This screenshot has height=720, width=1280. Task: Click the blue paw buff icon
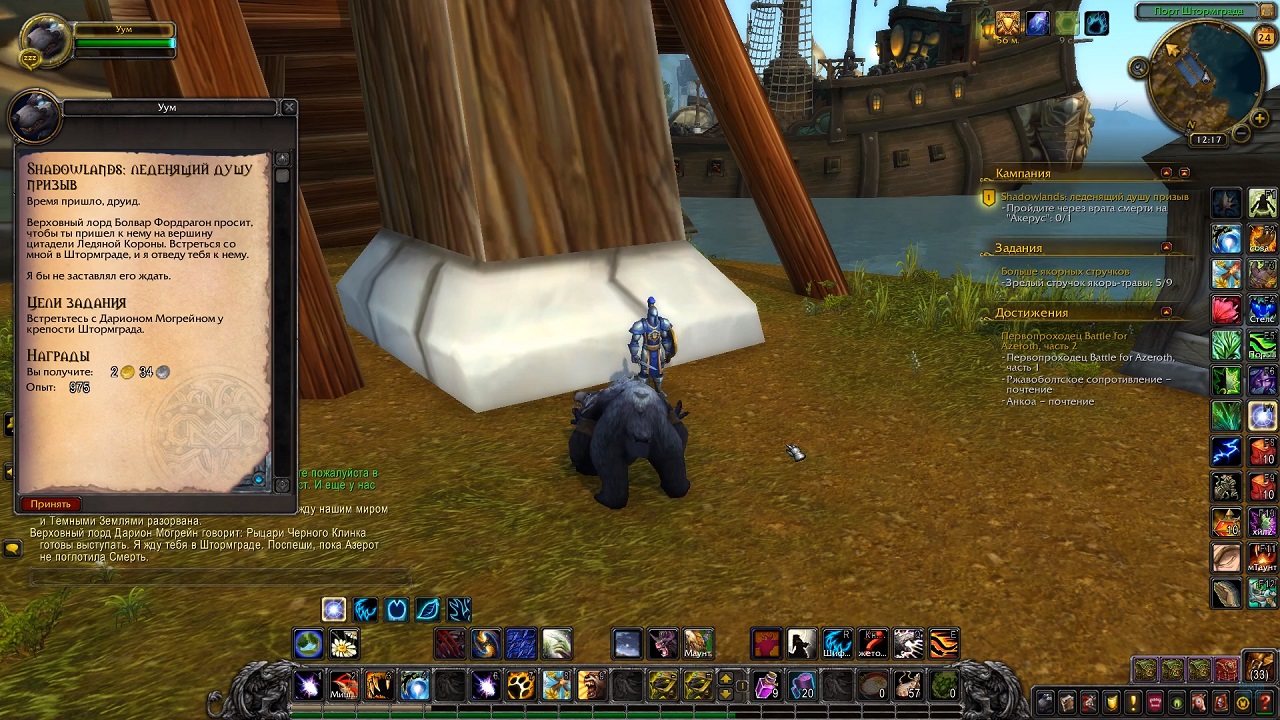[x=1097, y=24]
